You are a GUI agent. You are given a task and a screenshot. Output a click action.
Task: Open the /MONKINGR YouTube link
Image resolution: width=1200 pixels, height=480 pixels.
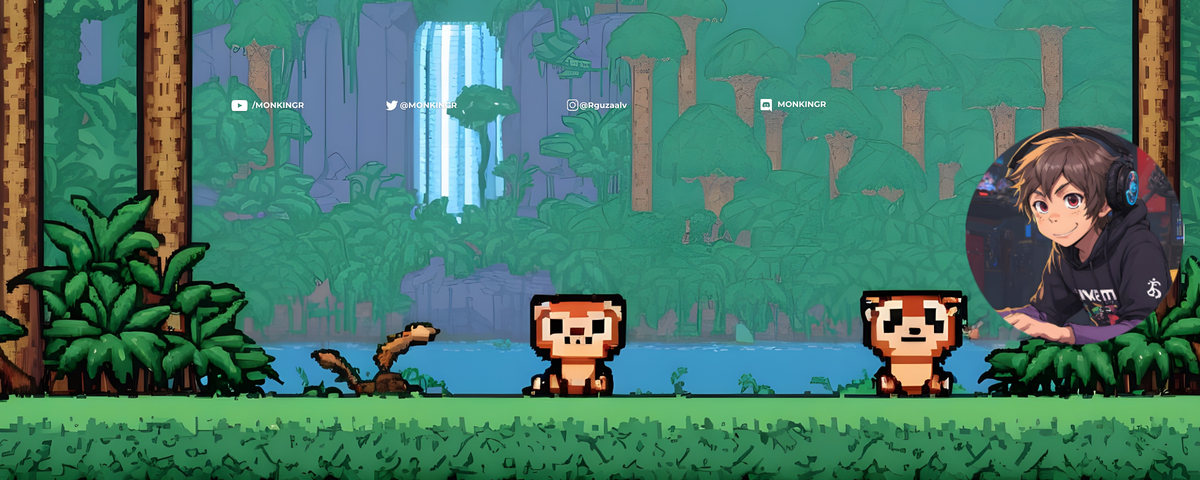270,105
